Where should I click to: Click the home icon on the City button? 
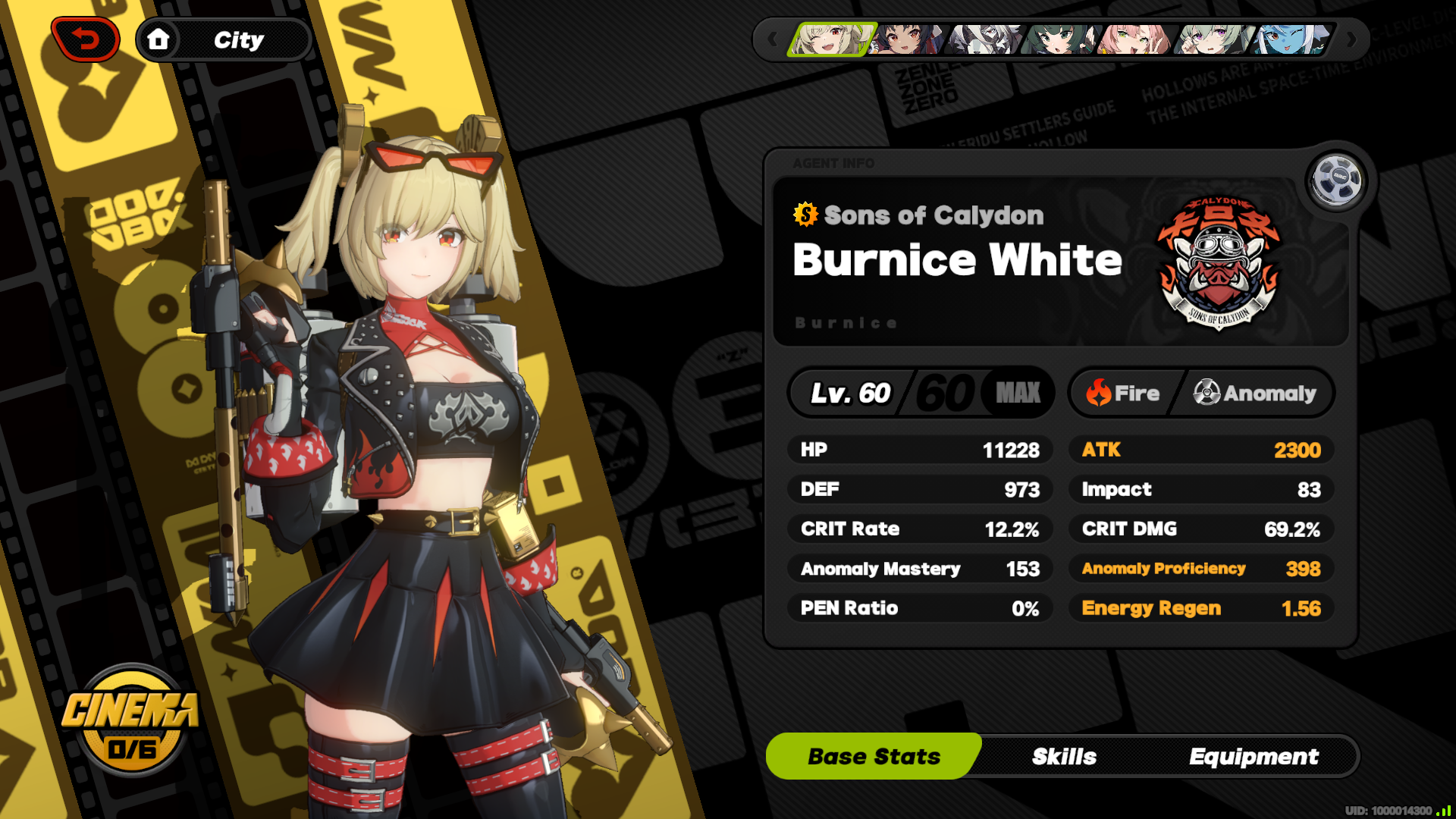(x=161, y=39)
